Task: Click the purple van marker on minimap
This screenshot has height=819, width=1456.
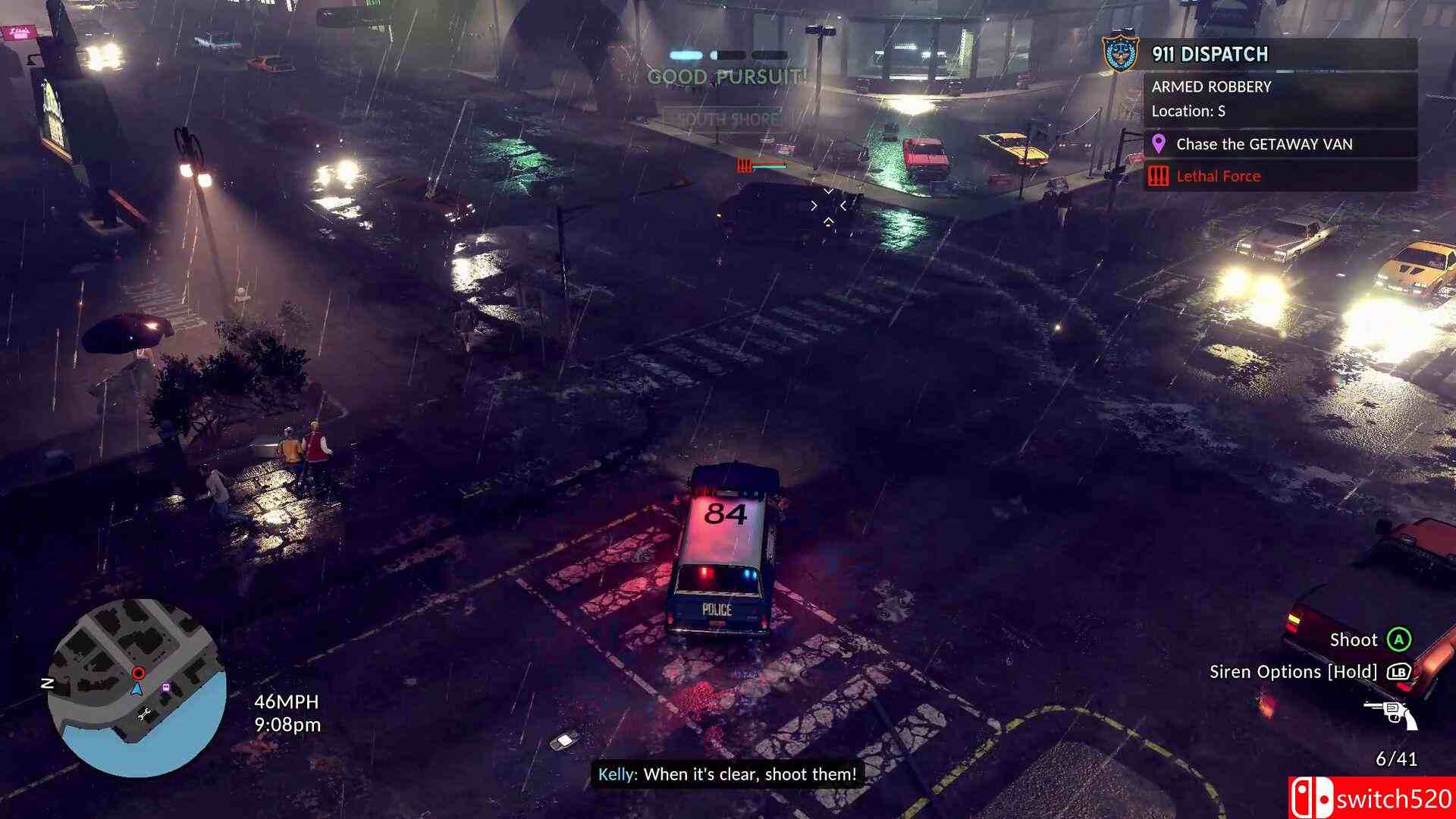Action: pyautogui.click(x=165, y=688)
